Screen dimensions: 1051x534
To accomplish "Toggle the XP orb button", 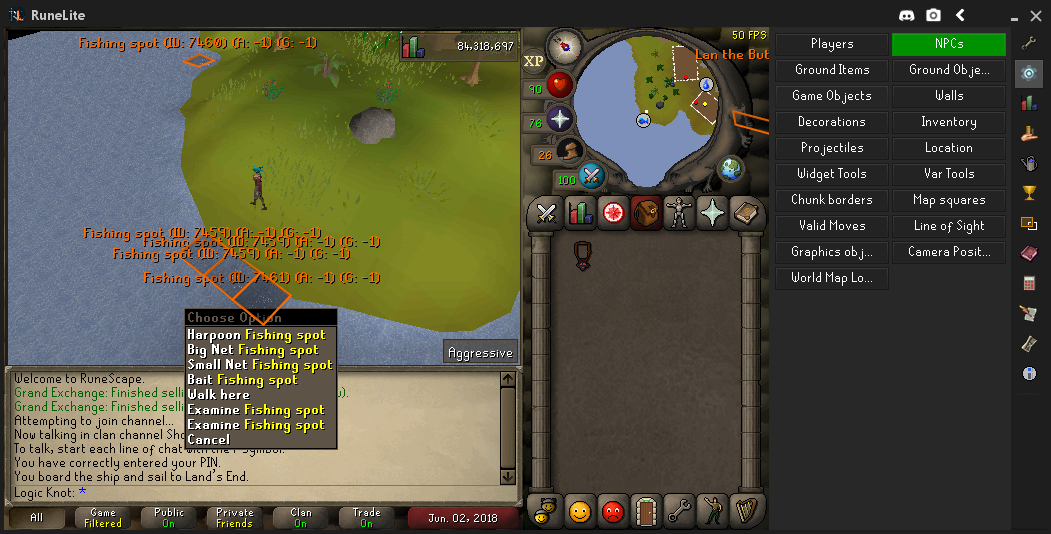I will pos(534,61).
